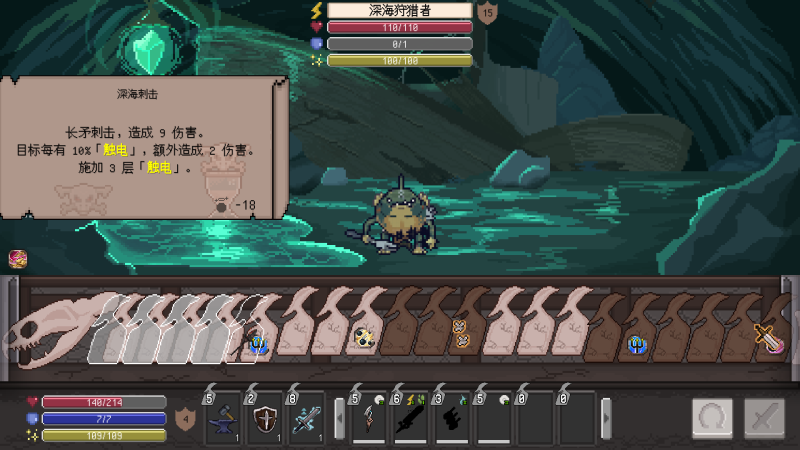Click the circular arrow reset button
The image size is (800, 450).
tap(712, 418)
